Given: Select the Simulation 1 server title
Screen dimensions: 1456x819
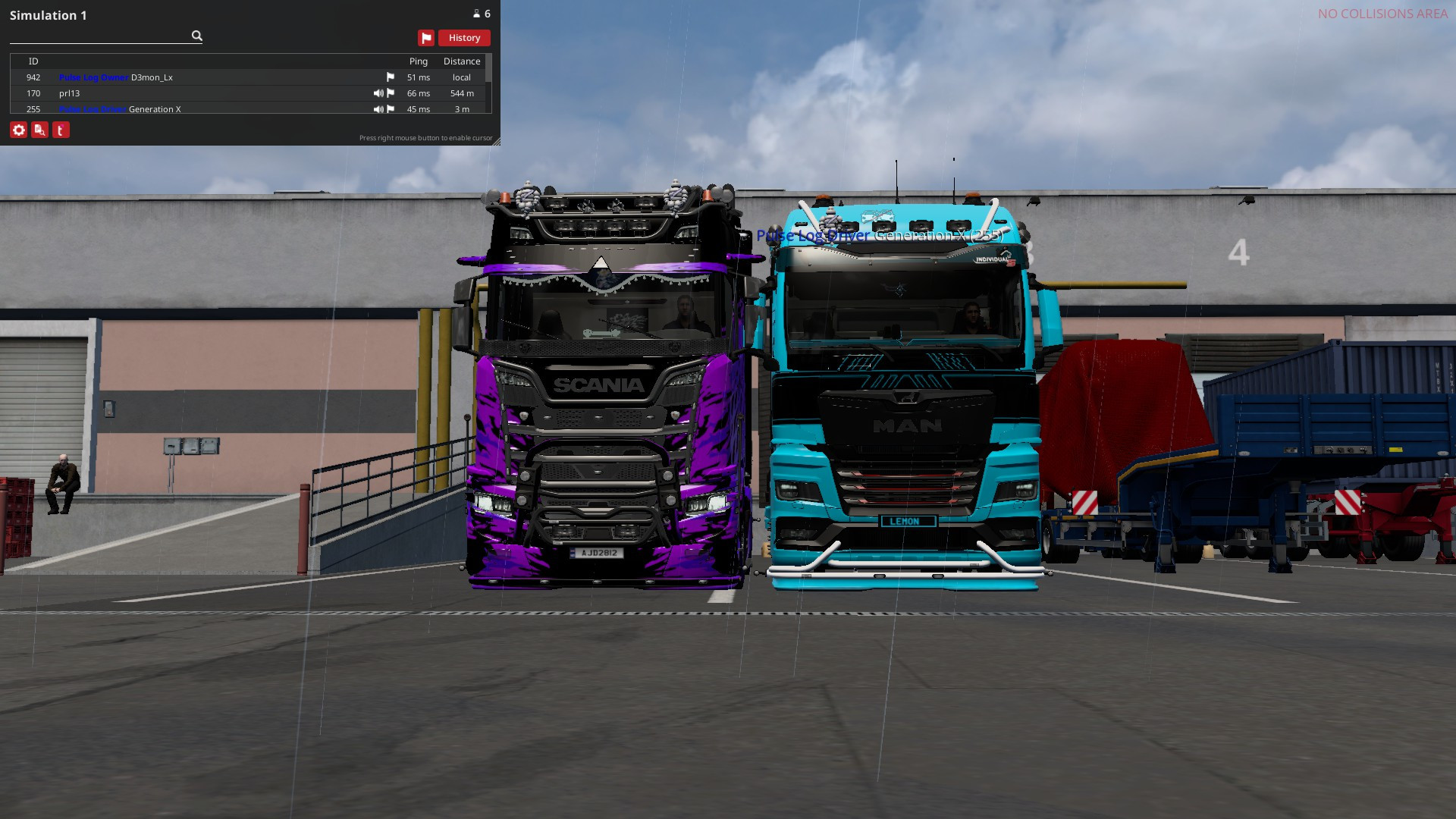Looking at the screenshot, I should [49, 14].
